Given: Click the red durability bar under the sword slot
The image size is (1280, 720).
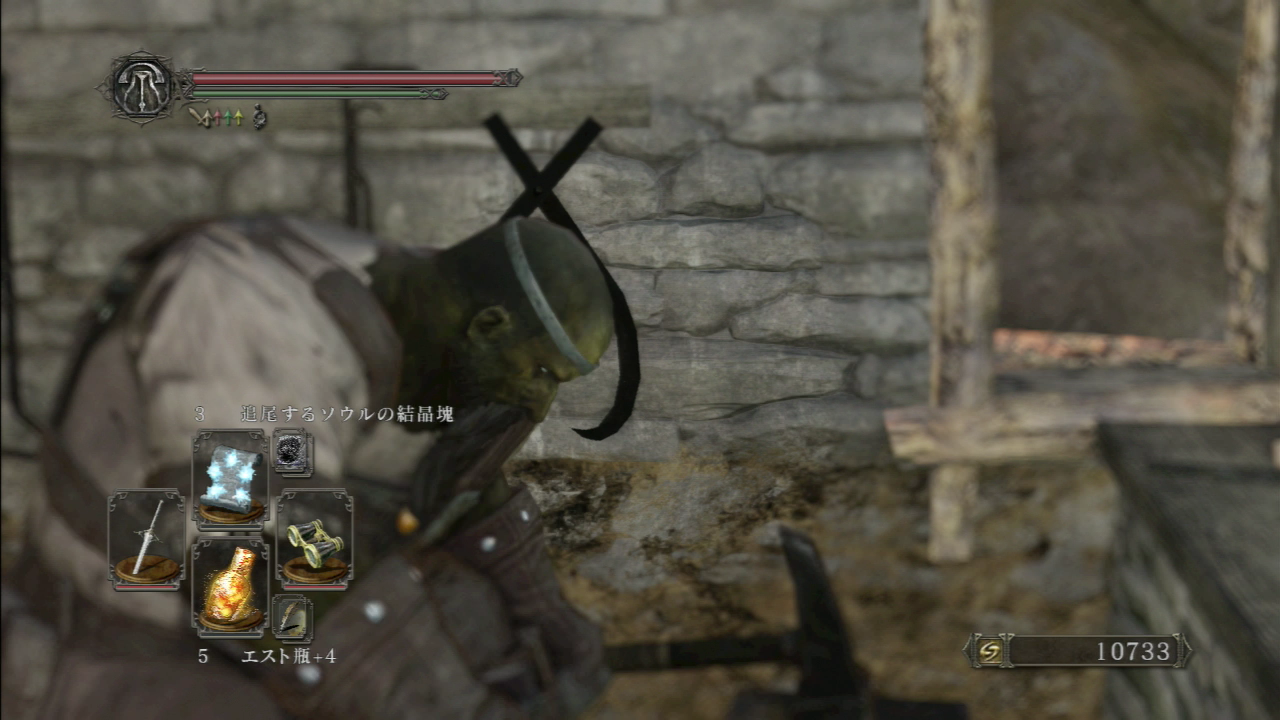Looking at the screenshot, I should coord(145,587).
